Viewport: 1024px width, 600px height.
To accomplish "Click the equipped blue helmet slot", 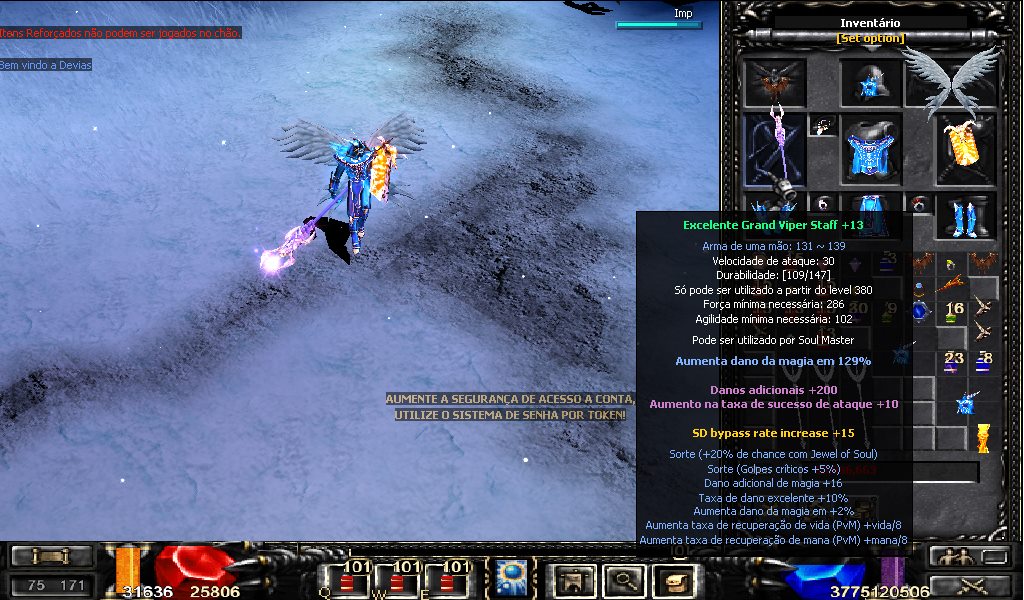I will tap(870, 82).
